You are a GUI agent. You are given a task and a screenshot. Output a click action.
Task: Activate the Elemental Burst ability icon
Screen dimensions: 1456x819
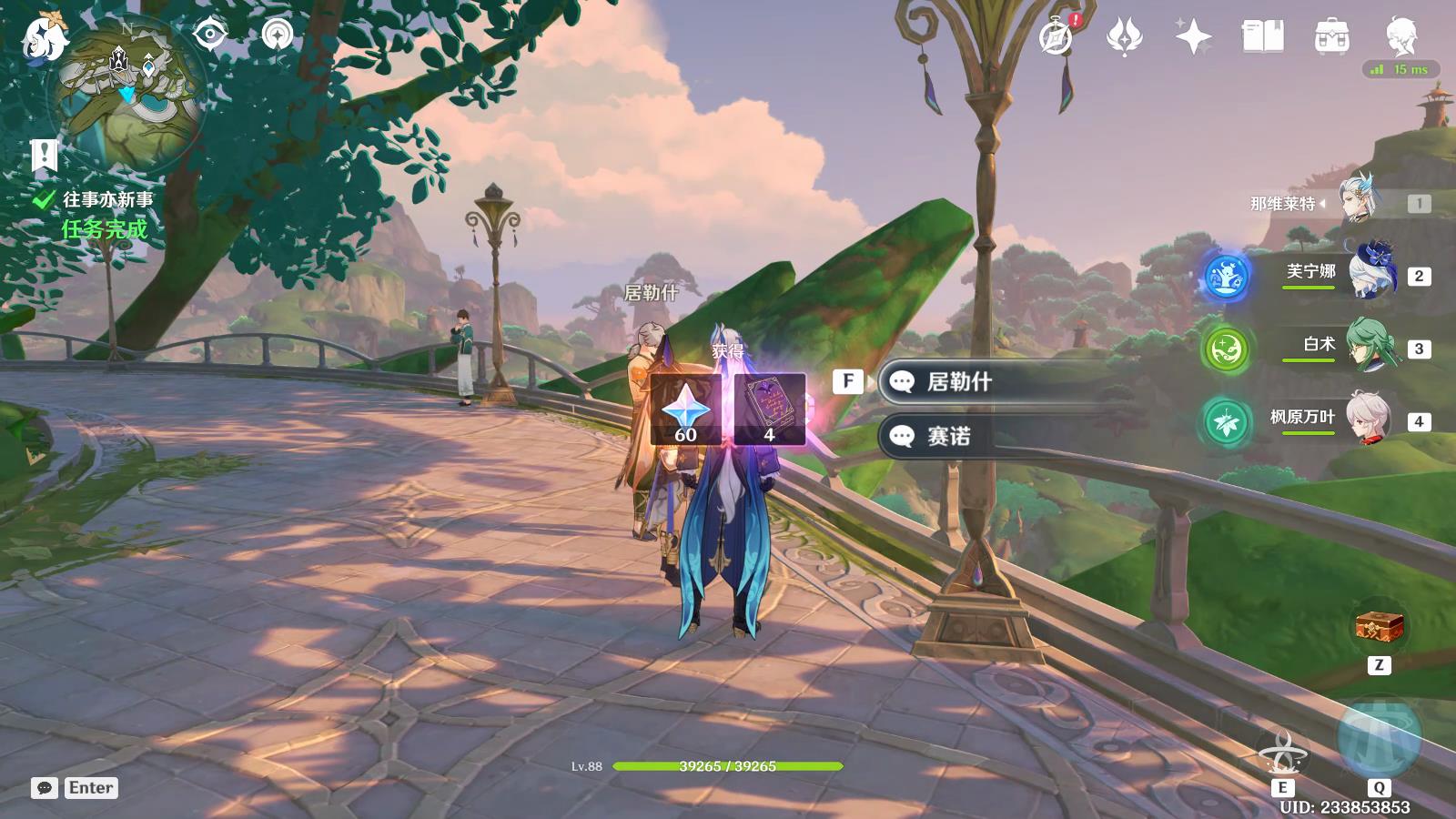tap(1379, 738)
